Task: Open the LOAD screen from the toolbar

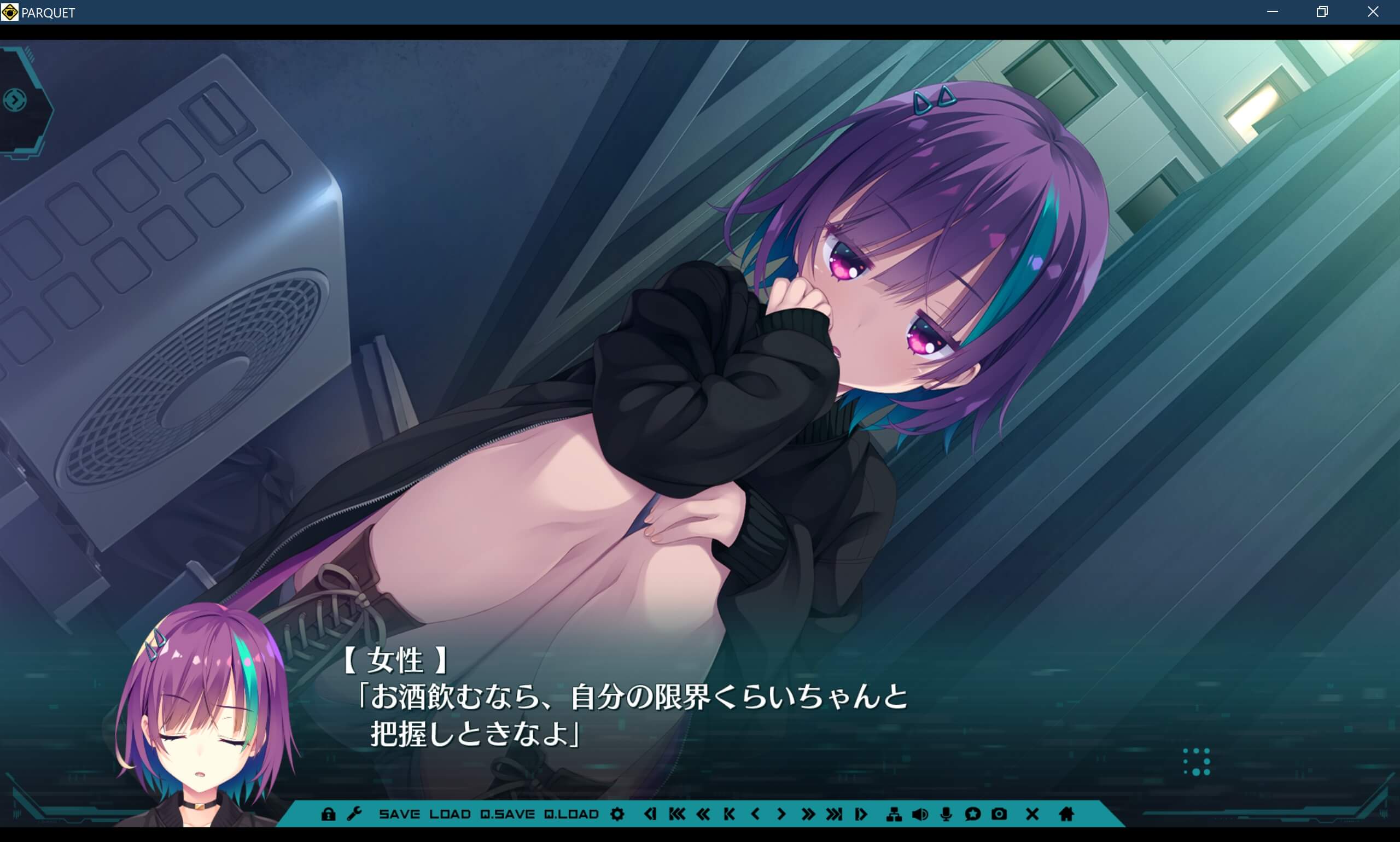Action: (451, 815)
